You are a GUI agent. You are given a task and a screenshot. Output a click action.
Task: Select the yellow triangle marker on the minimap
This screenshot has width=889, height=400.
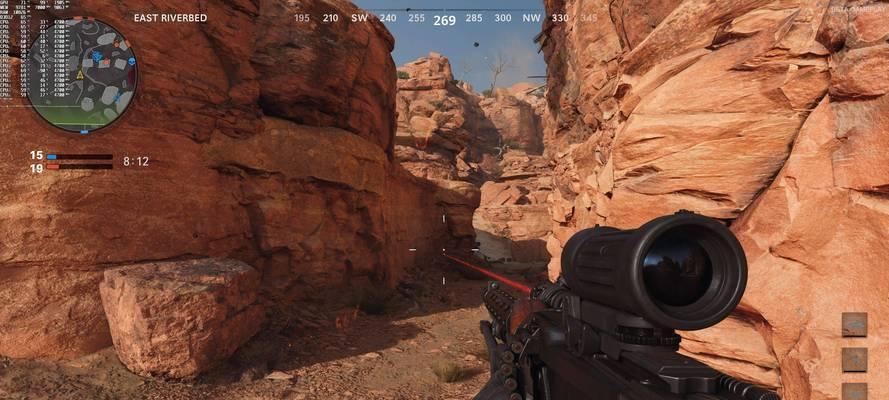(x=79, y=75)
